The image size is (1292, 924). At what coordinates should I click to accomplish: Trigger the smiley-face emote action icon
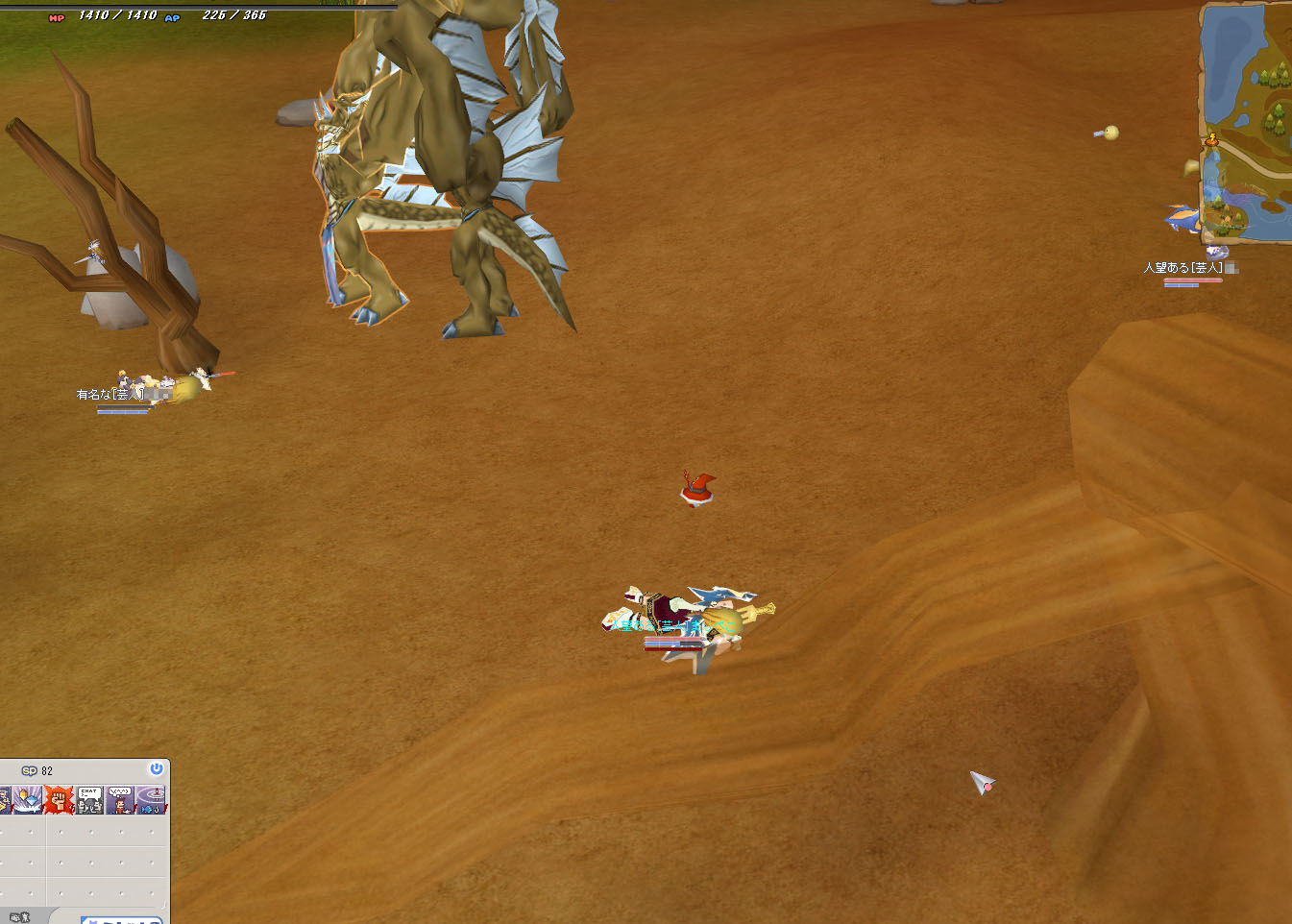point(120,799)
